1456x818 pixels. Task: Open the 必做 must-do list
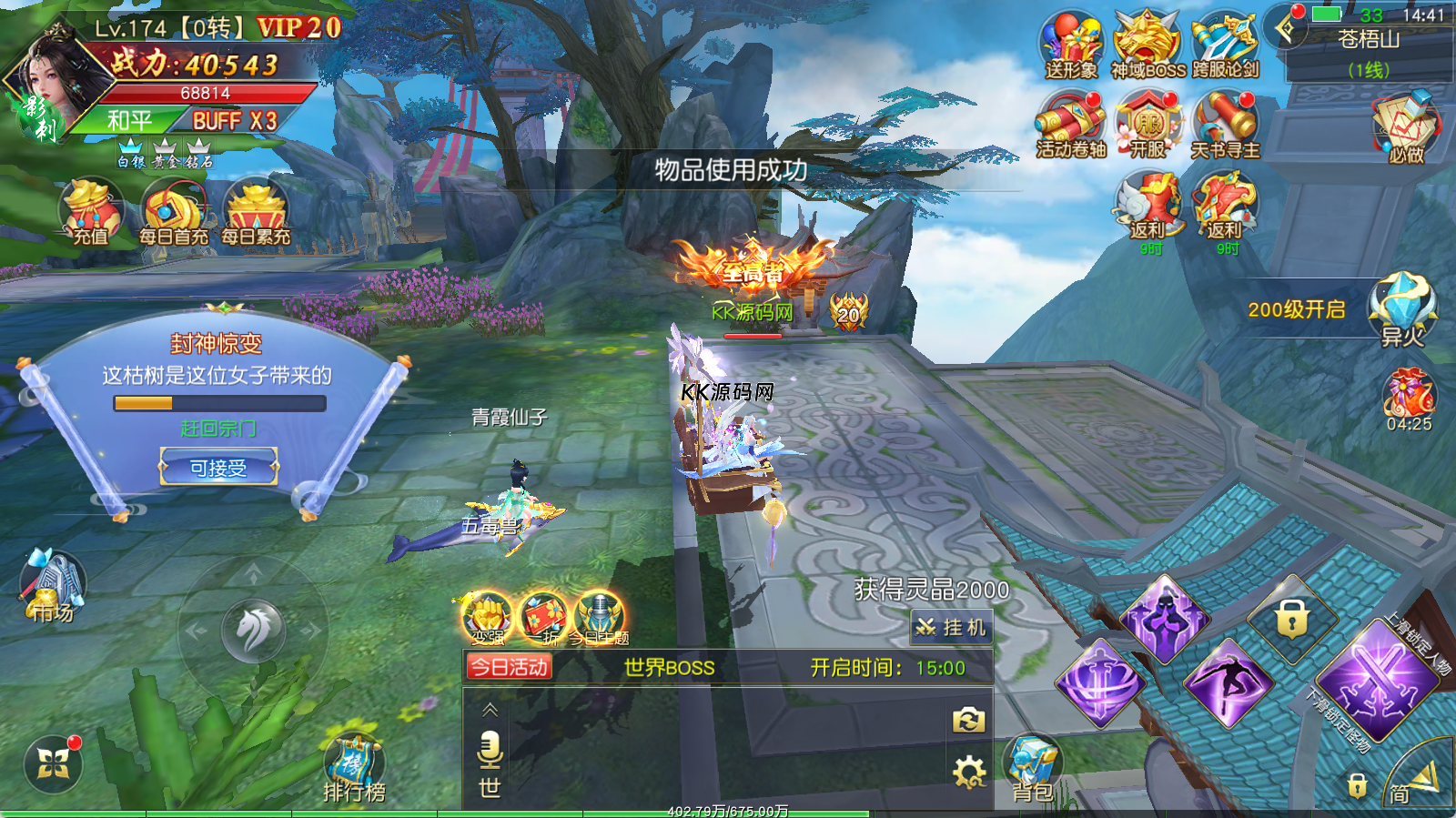[1405, 127]
